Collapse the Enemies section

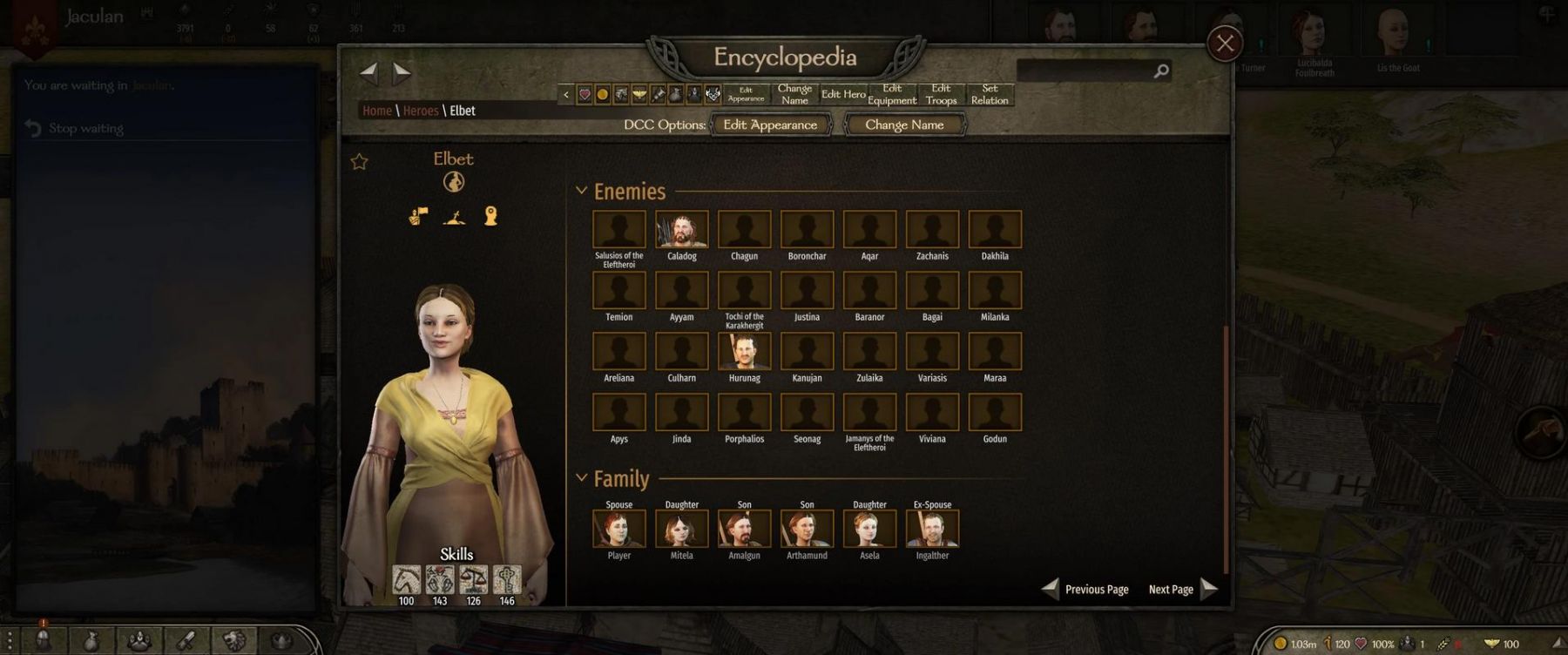point(582,191)
